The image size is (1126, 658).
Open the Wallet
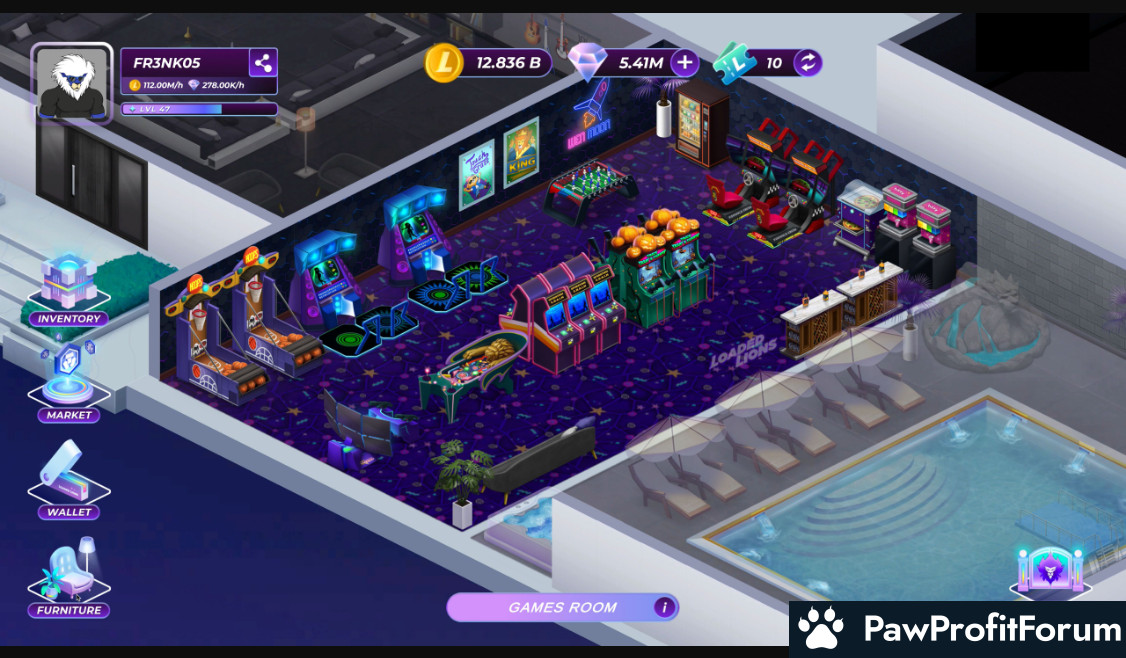point(69,482)
